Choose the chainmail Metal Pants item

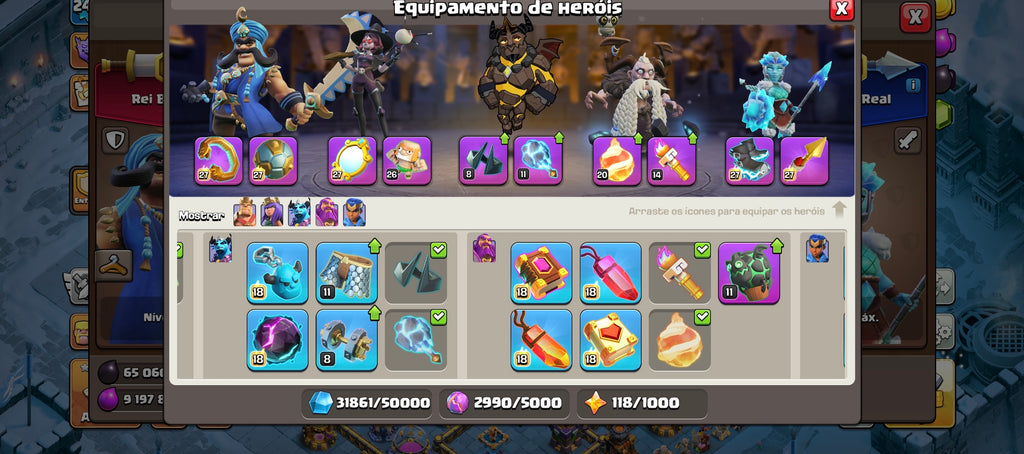347,273
